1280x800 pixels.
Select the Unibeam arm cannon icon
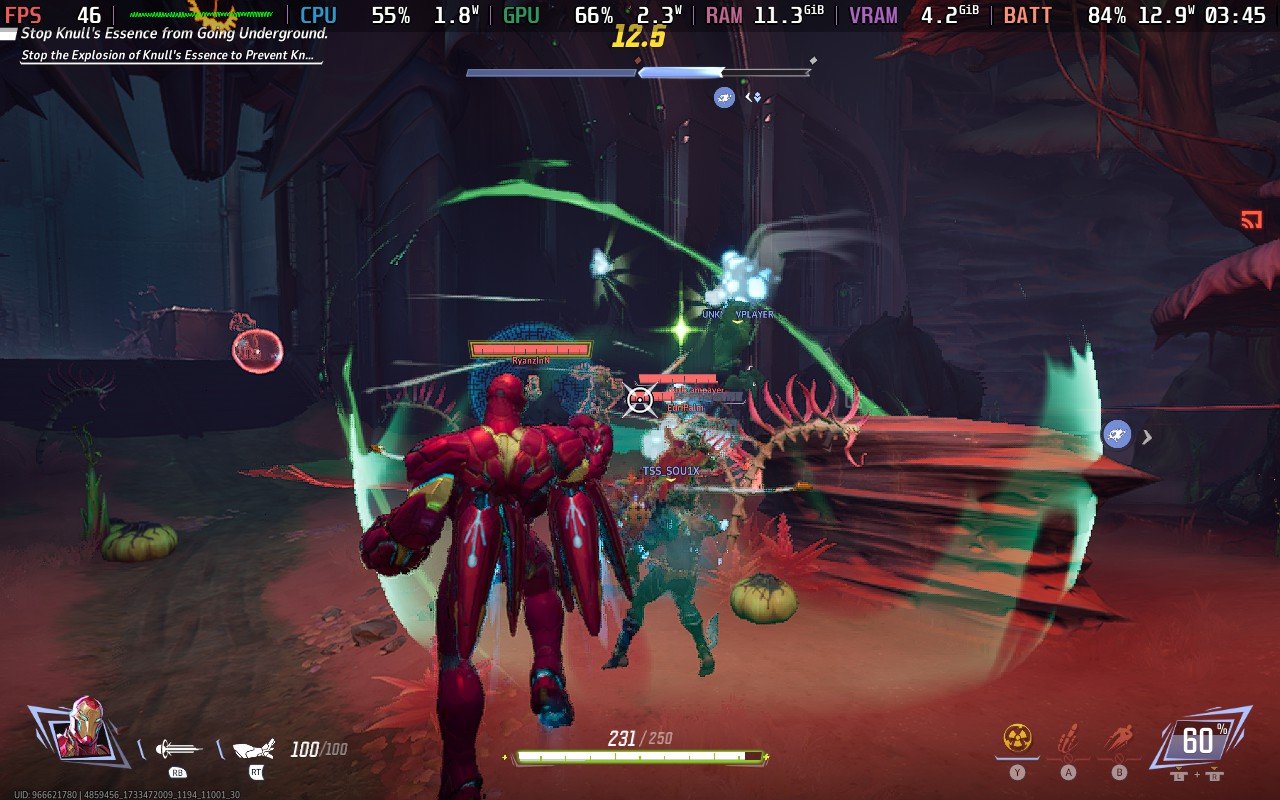(254, 749)
